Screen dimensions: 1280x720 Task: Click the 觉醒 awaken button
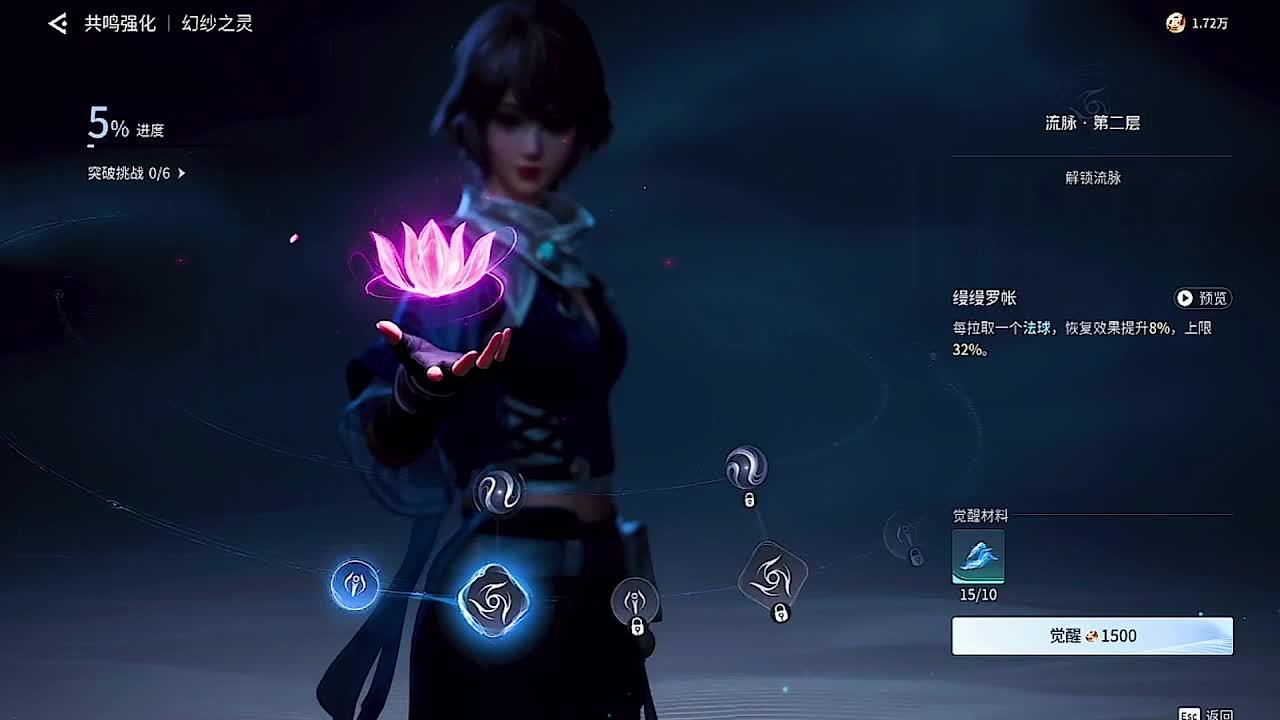click(1092, 636)
